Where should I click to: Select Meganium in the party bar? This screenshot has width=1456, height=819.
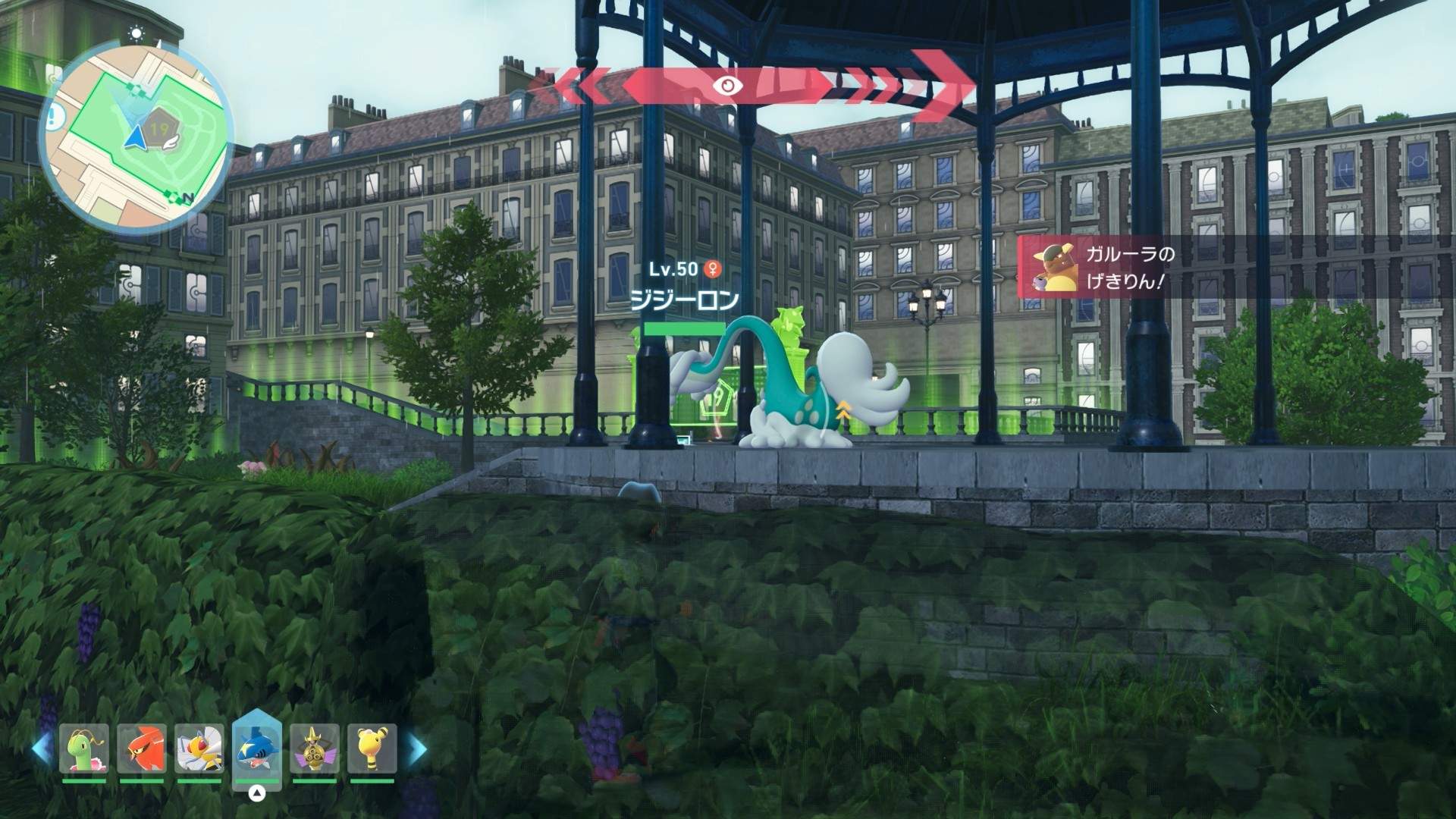pos(84,748)
